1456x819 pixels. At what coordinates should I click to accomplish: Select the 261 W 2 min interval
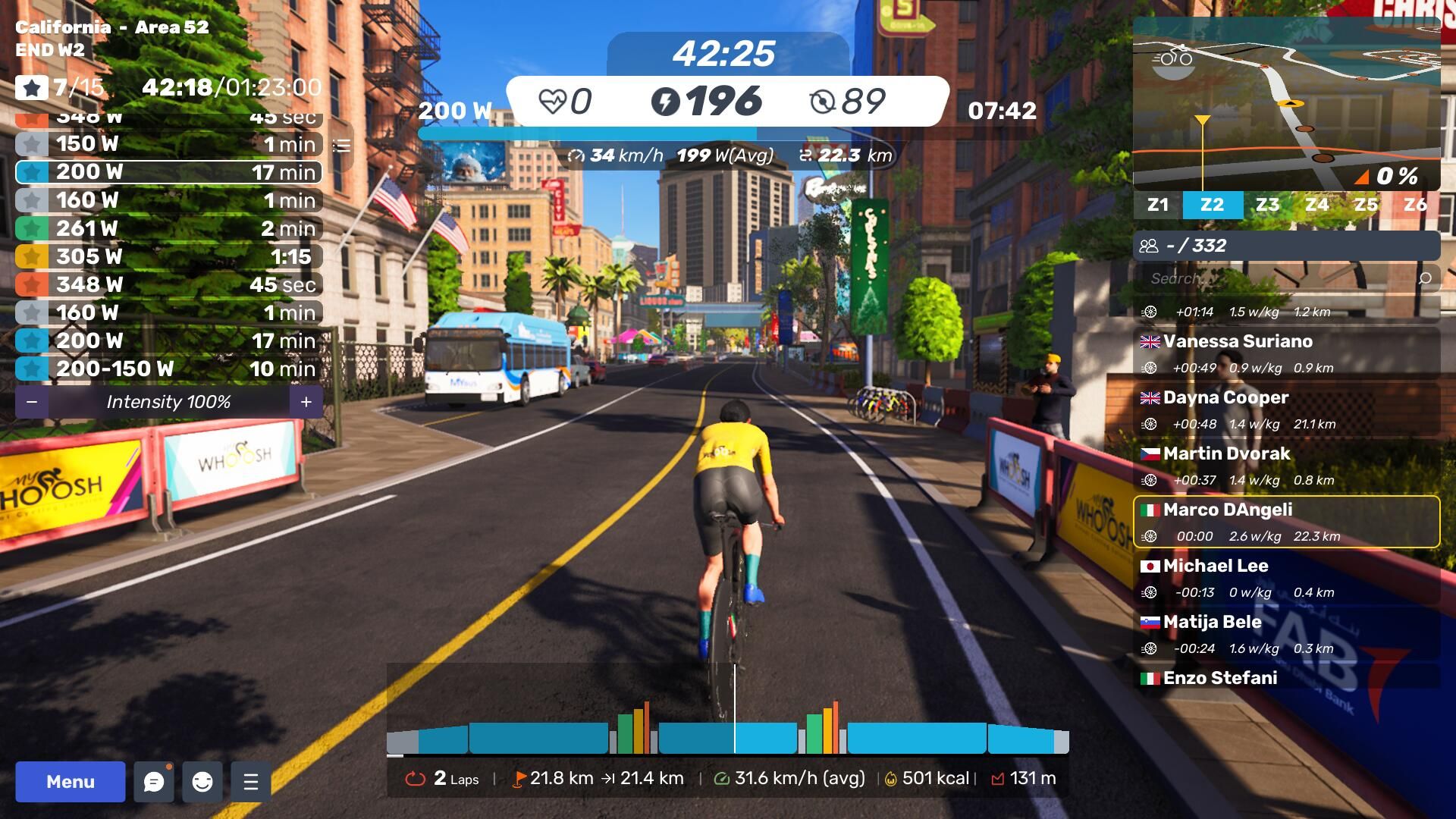168,228
